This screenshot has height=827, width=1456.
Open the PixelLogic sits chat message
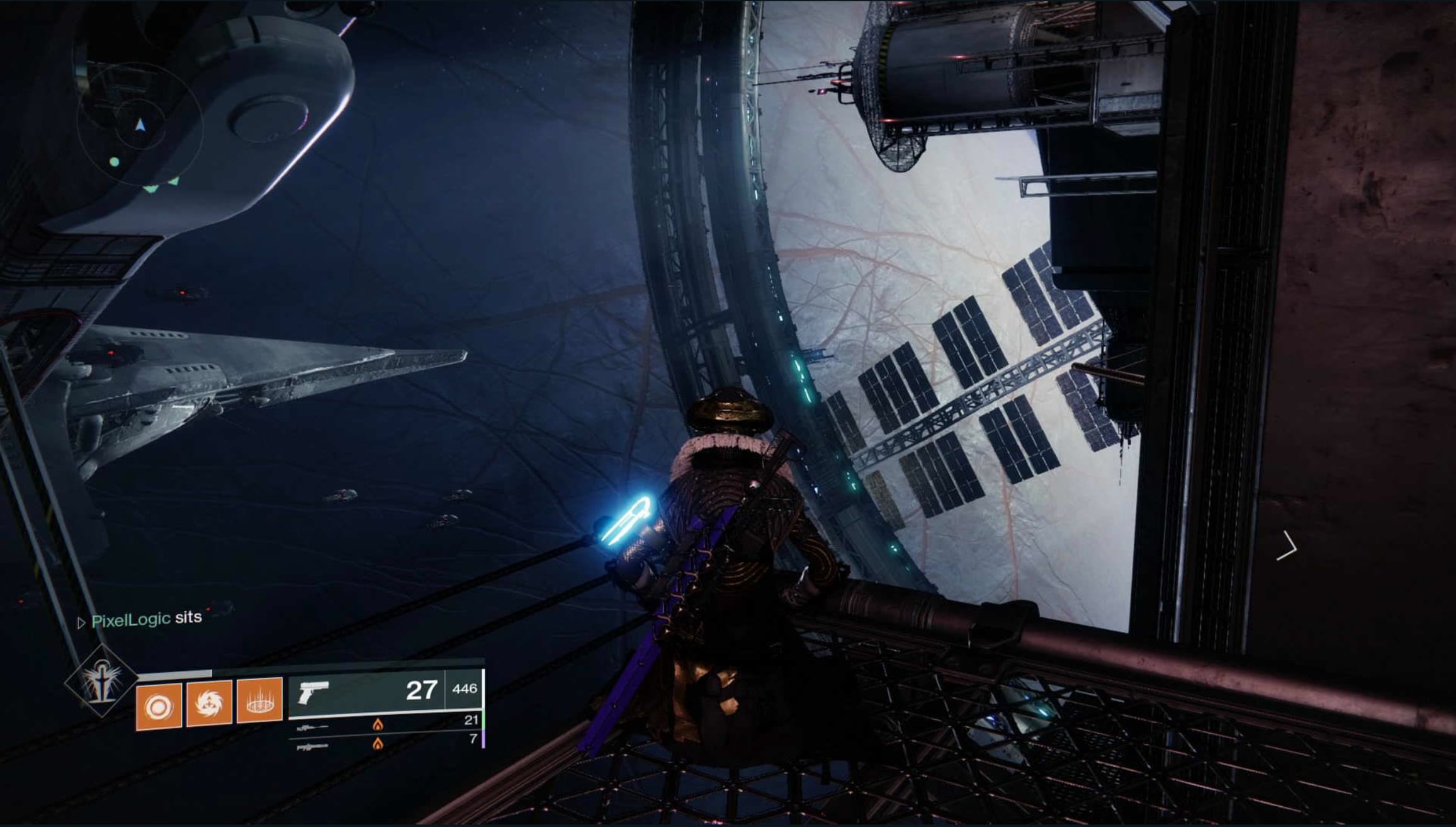[x=146, y=619]
